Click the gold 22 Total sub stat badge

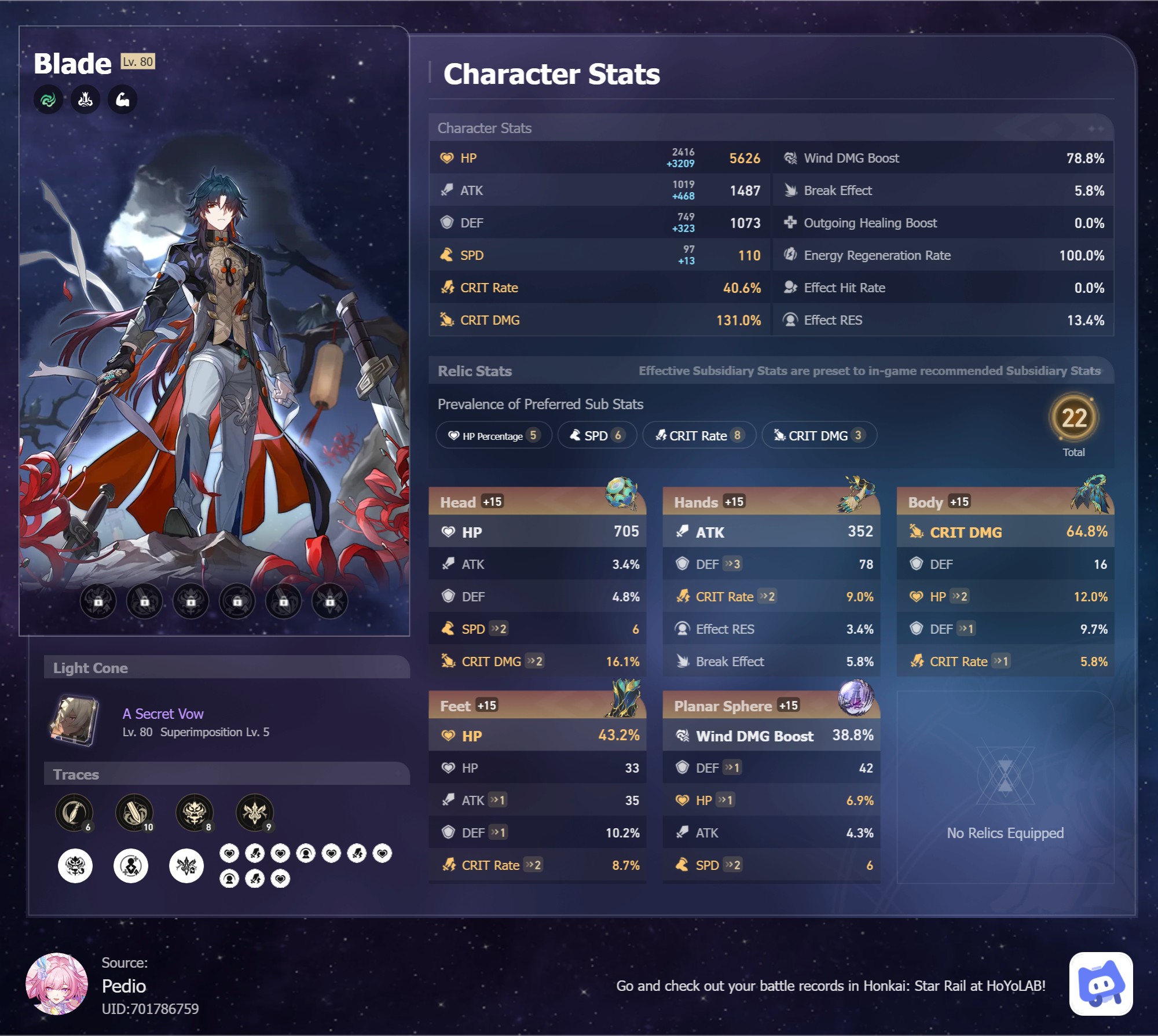[1073, 418]
